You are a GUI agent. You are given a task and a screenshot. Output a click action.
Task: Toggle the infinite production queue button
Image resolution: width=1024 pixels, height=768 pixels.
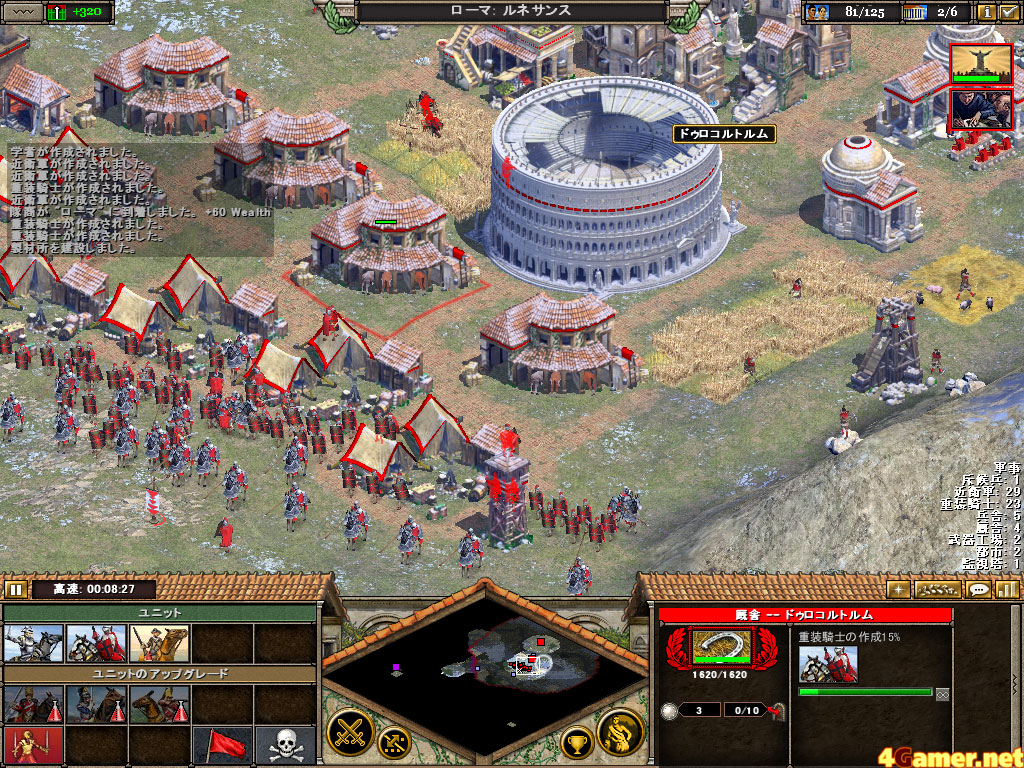coord(942,692)
